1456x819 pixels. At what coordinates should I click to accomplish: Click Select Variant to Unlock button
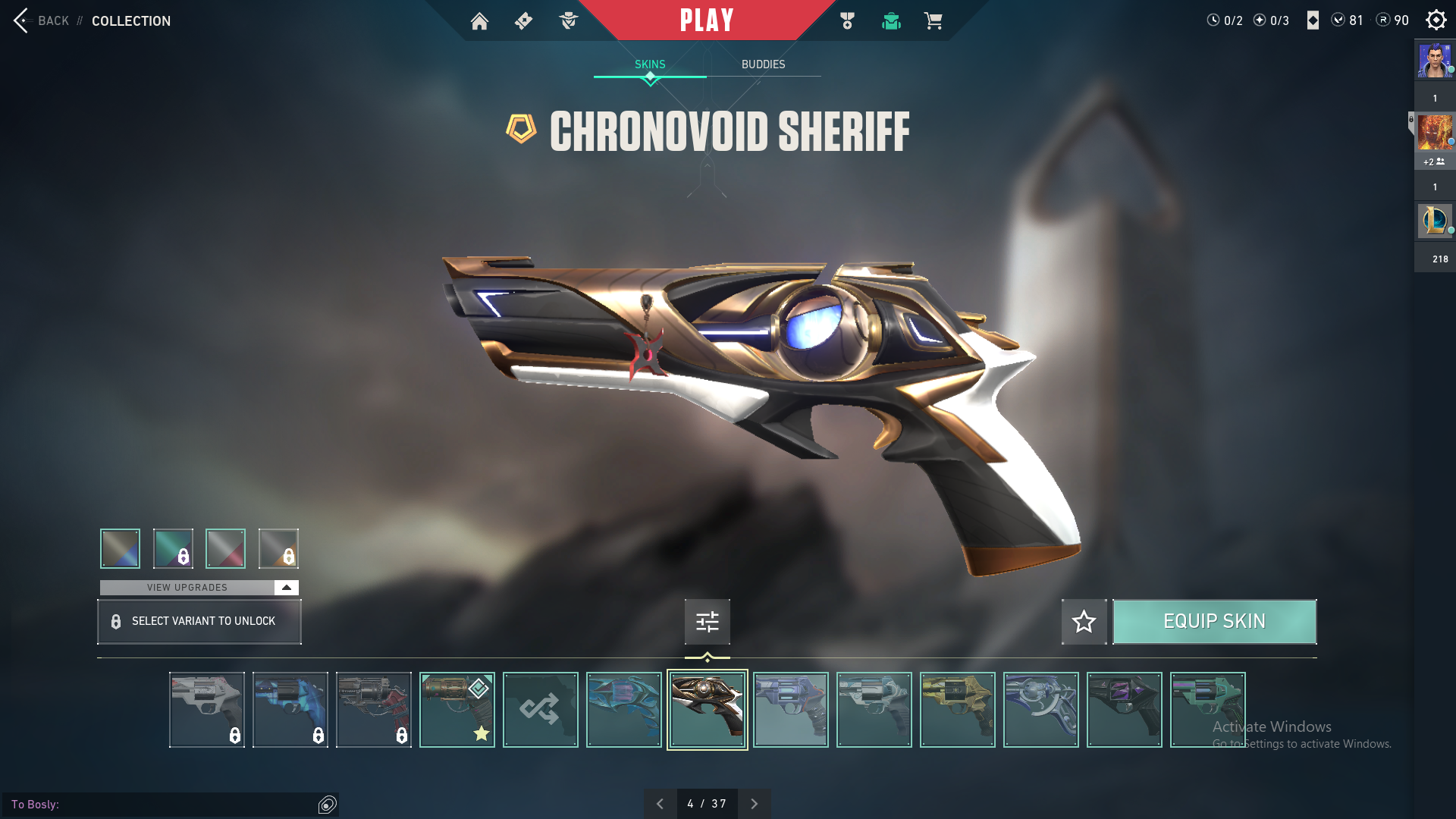pos(199,622)
